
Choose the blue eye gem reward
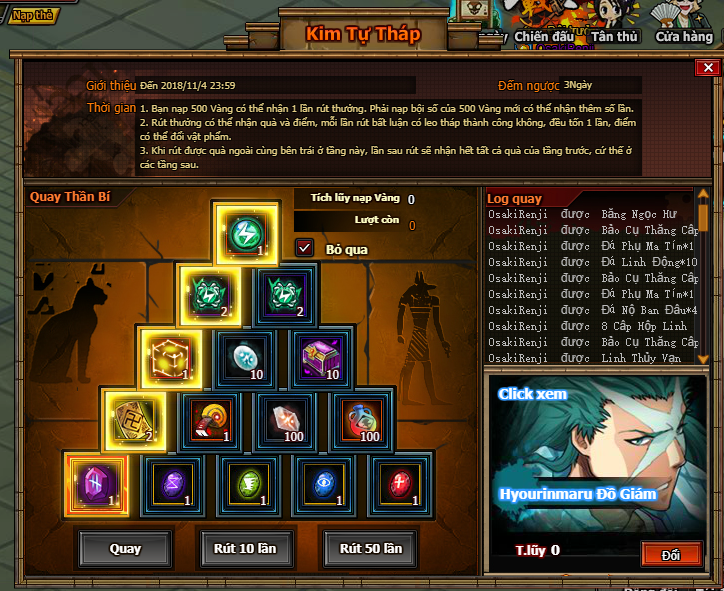click(322, 482)
